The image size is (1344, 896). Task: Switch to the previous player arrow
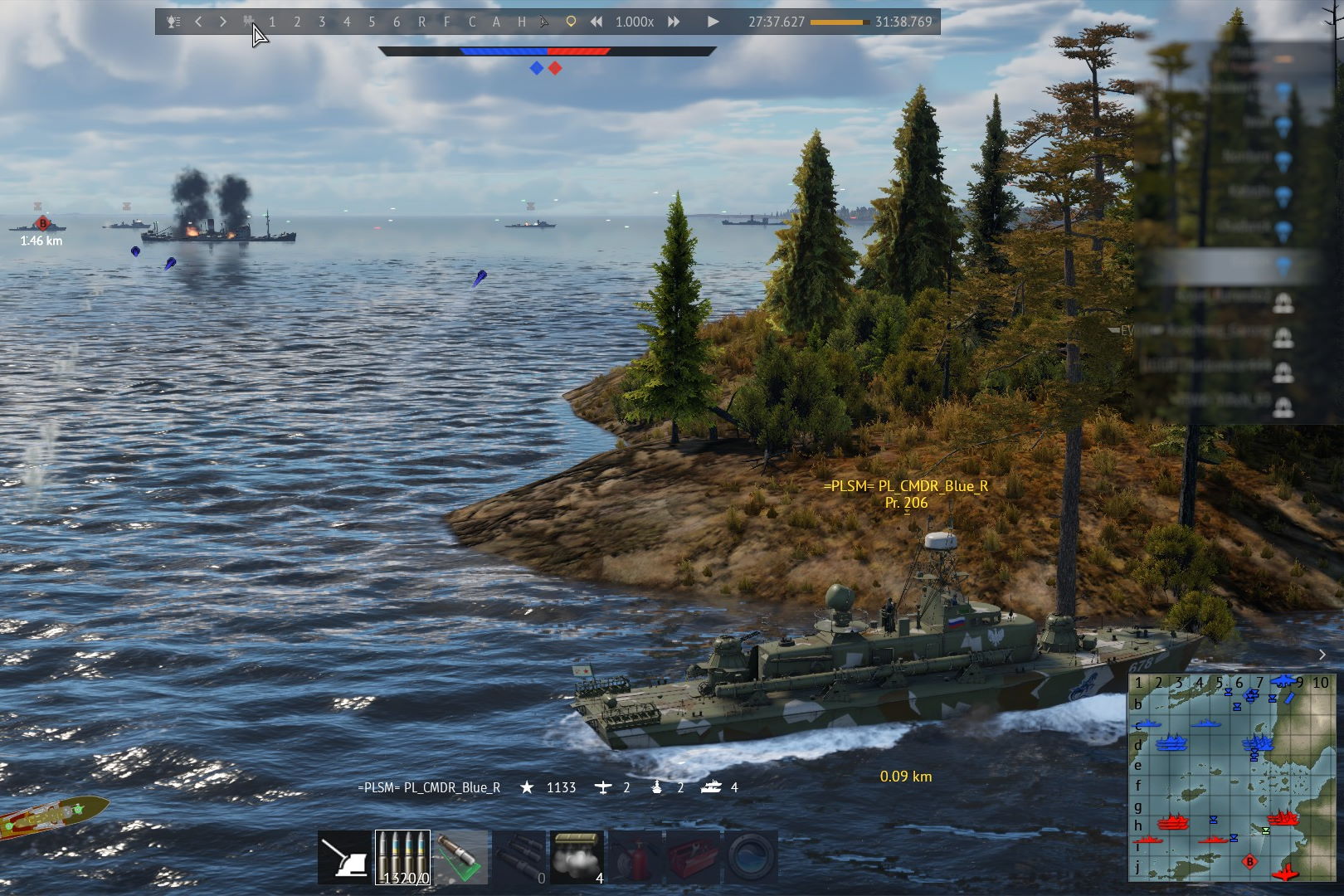(198, 22)
